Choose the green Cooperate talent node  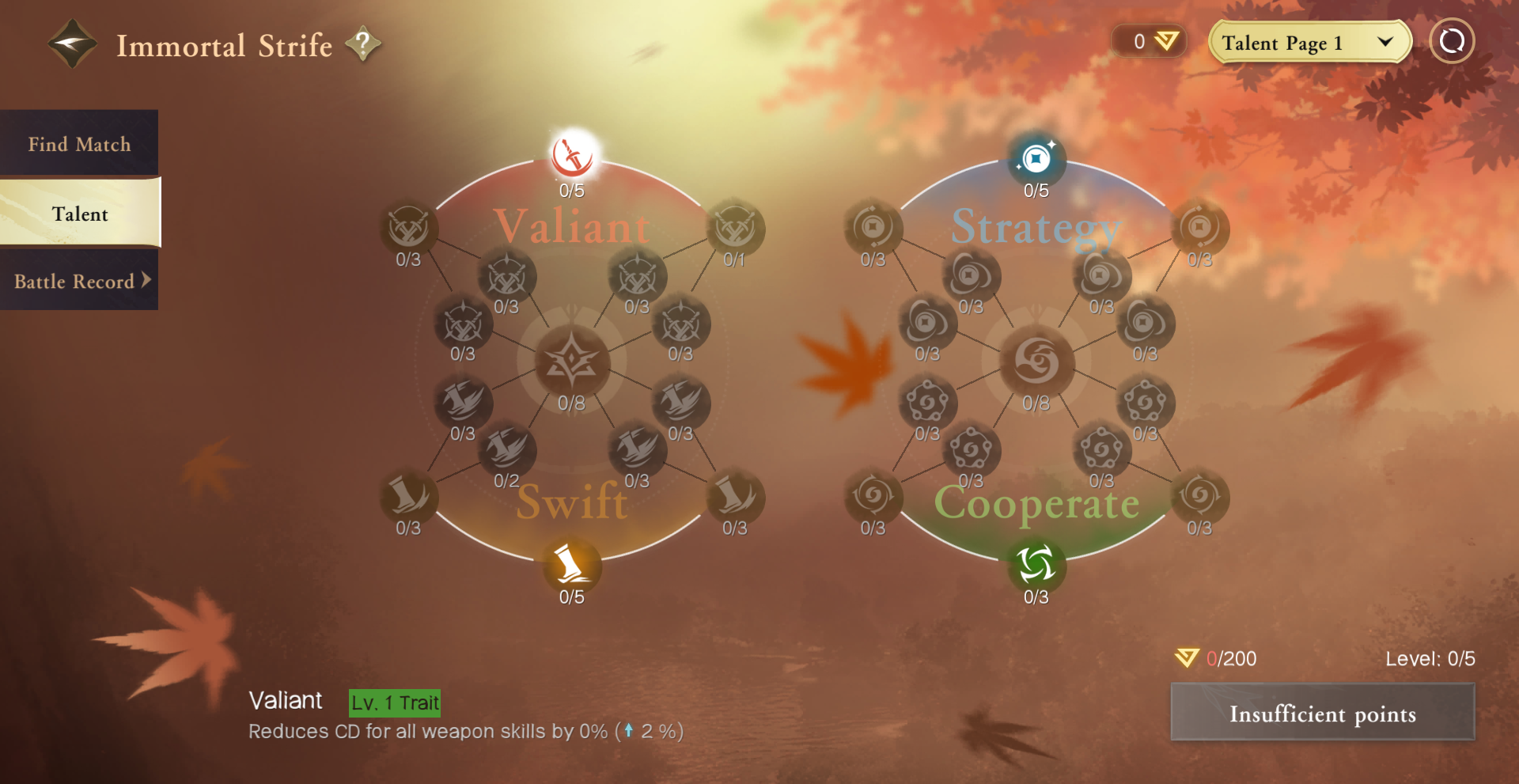(x=1036, y=565)
